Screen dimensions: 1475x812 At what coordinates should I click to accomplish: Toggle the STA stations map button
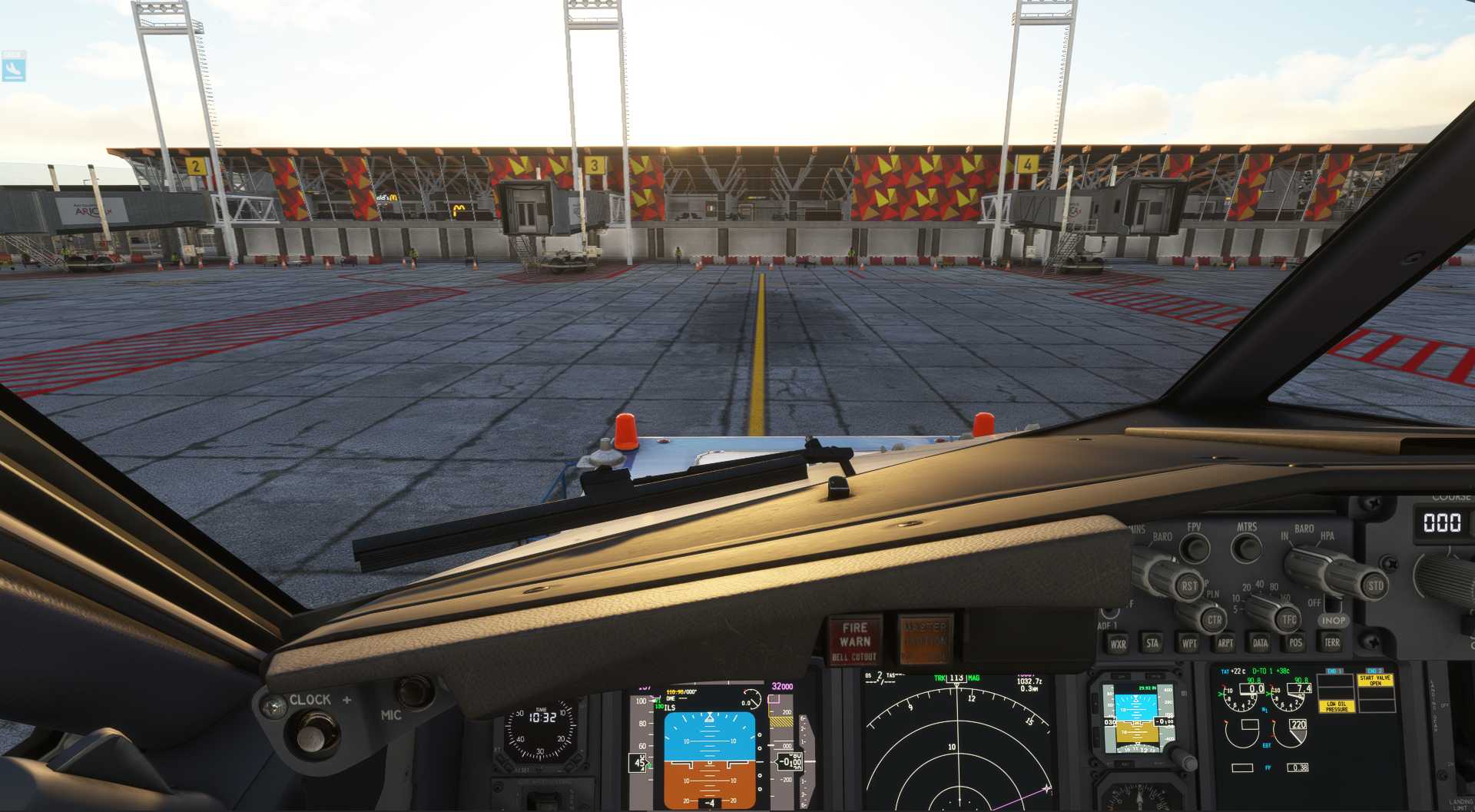[1152, 643]
